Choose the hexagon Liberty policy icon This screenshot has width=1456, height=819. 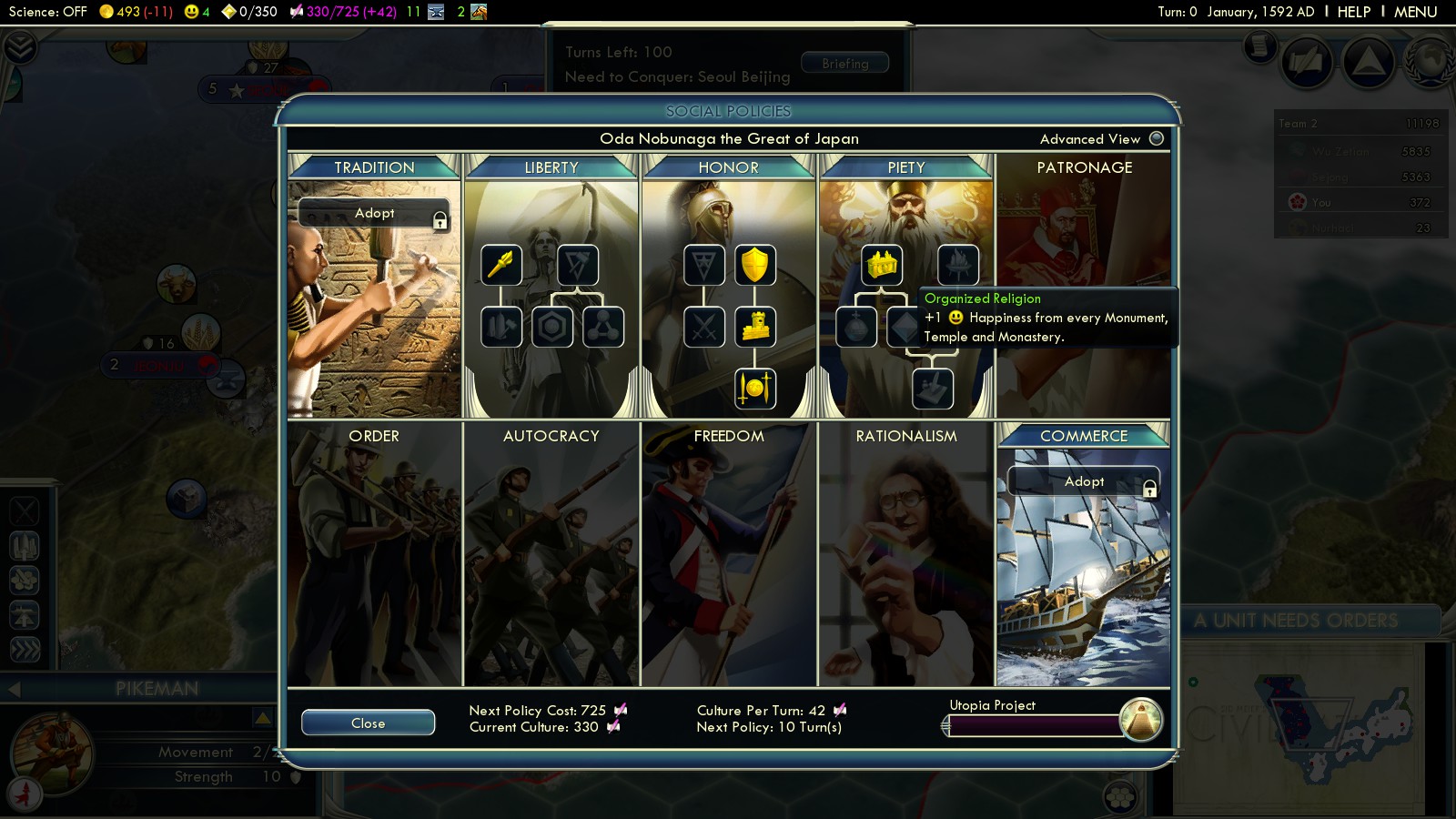[551, 327]
